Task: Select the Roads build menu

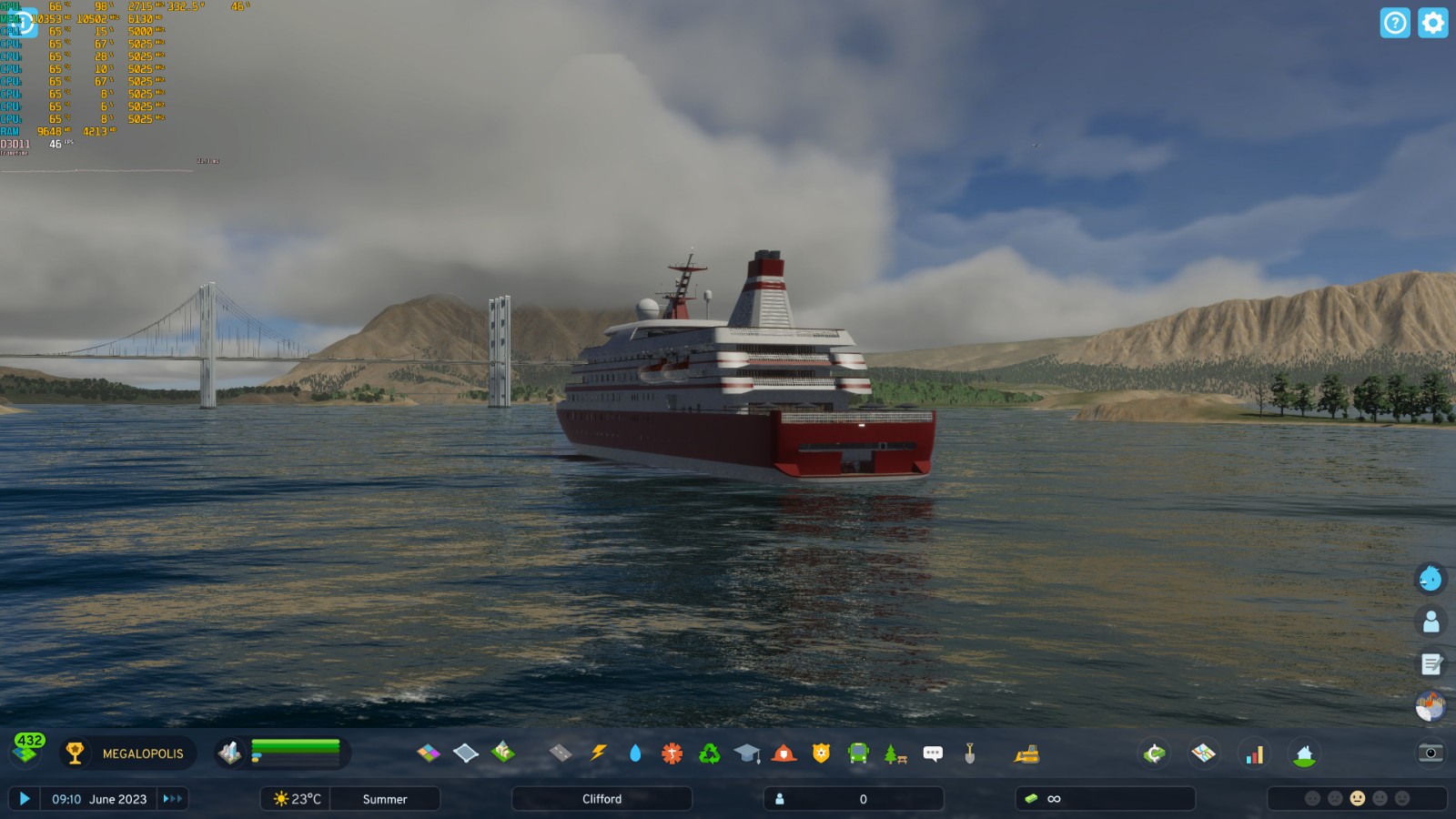Action: coord(561,753)
